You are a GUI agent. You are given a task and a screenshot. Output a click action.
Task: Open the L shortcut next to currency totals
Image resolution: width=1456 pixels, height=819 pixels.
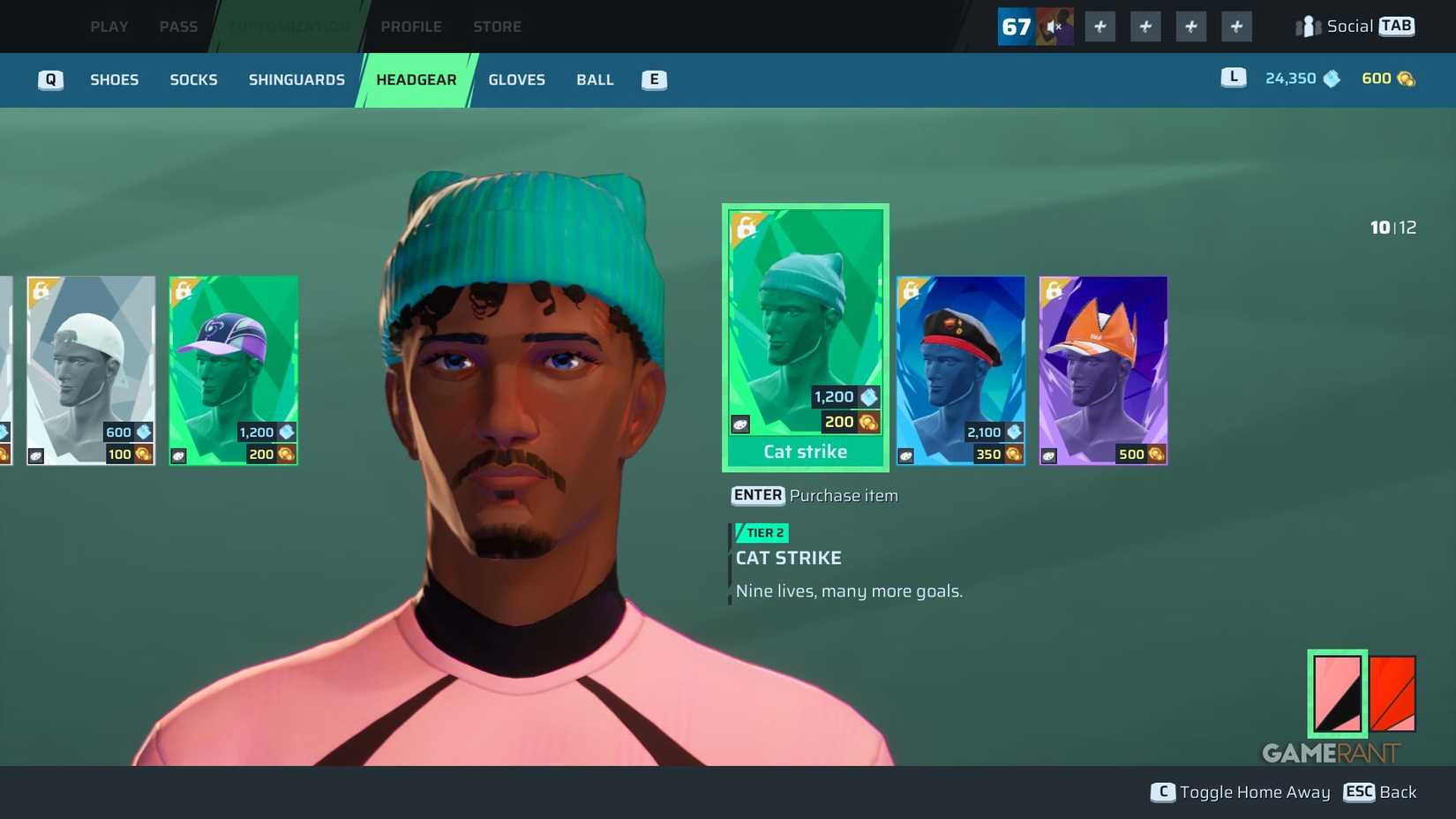point(1232,79)
